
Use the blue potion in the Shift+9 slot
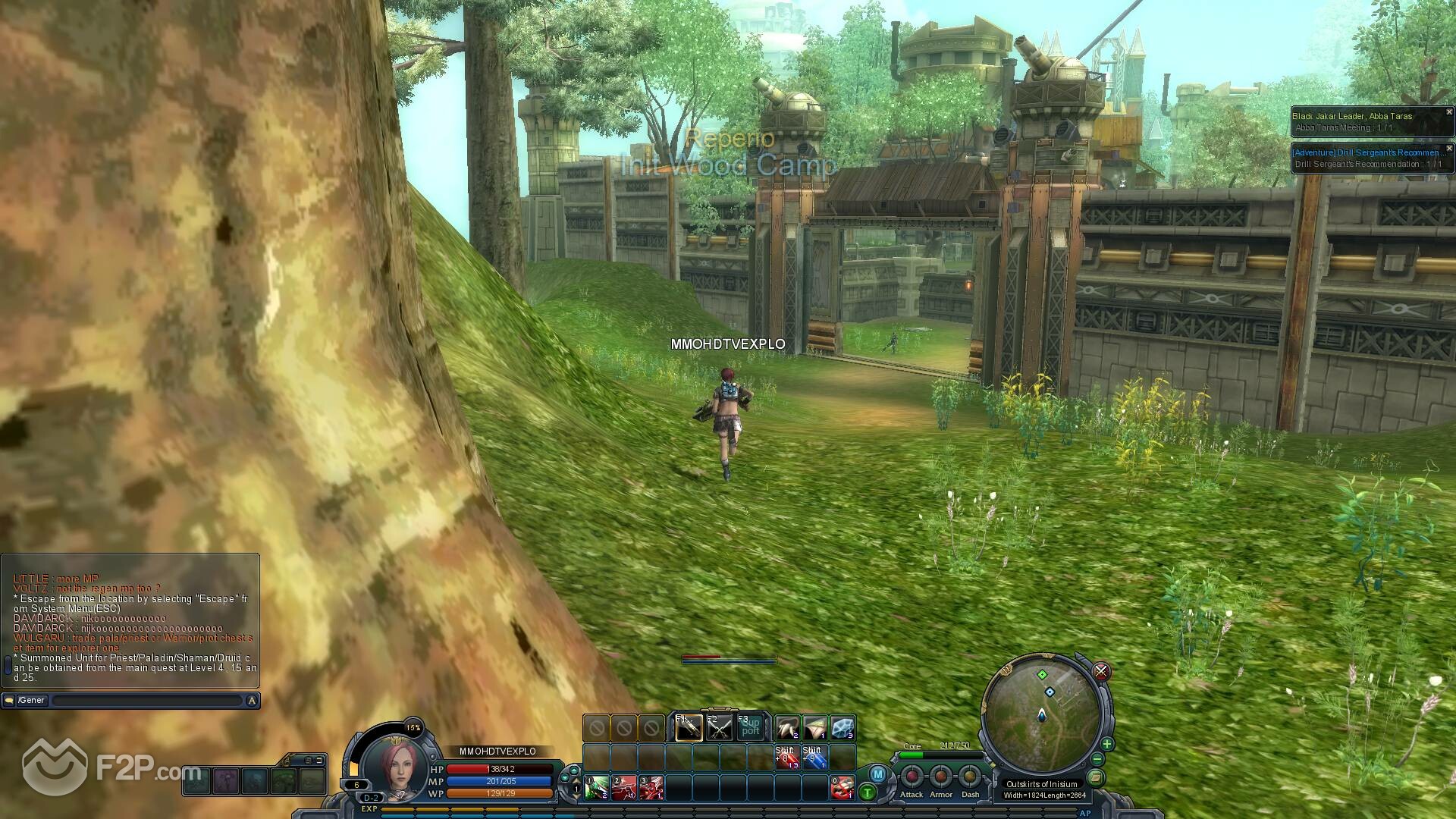pos(814,758)
